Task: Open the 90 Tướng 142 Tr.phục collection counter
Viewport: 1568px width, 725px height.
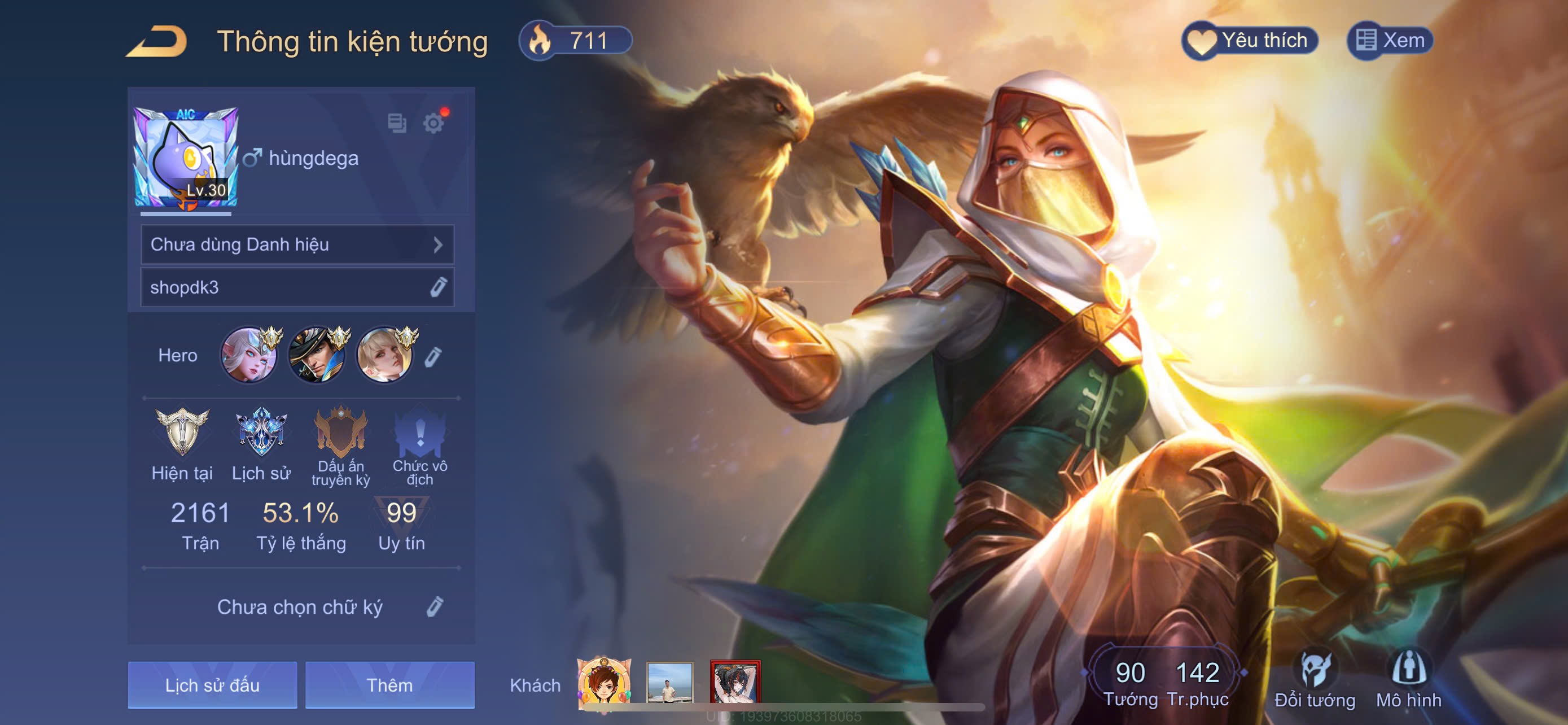Action: tap(1165, 682)
